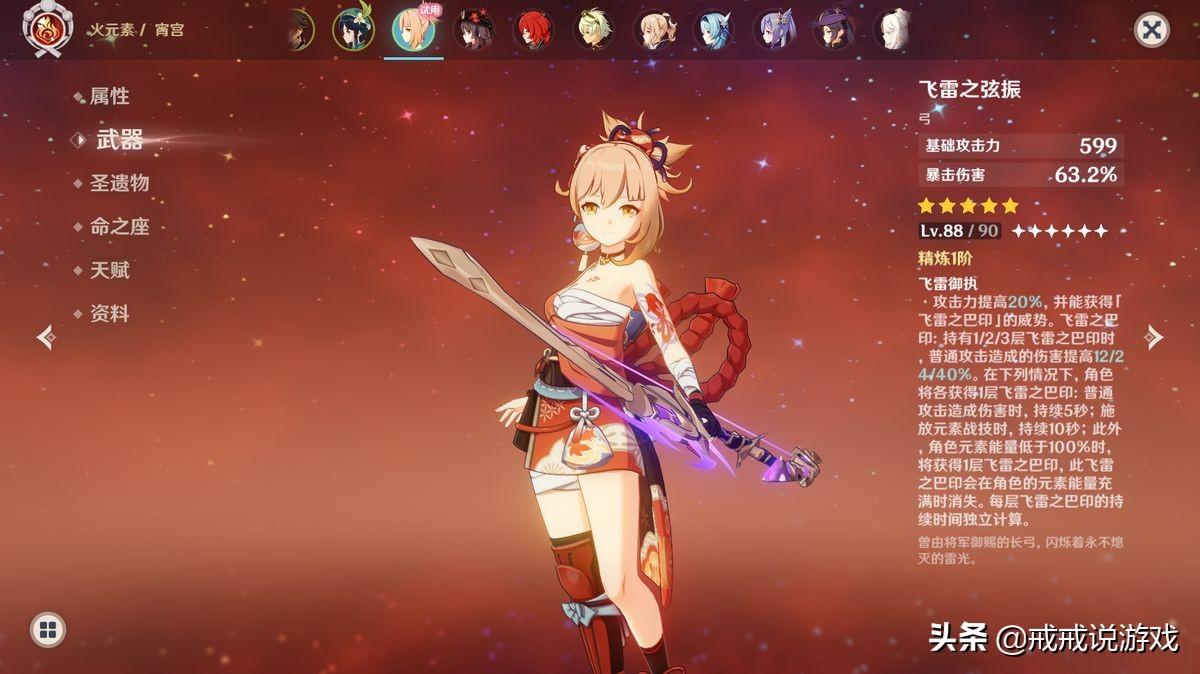Viewport: 1200px width, 674px height.
Task: Show the 天赋 talents page
Action: click(110, 270)
